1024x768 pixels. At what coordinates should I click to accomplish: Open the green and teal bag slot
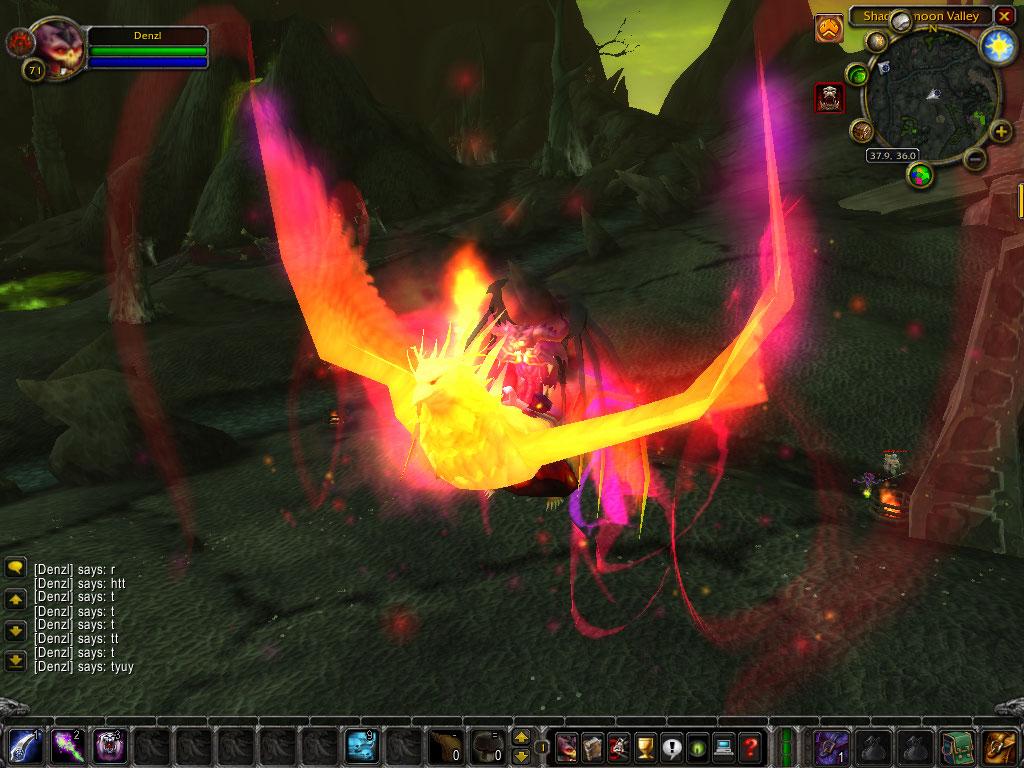pyautogui.click(x=958, y=746)
